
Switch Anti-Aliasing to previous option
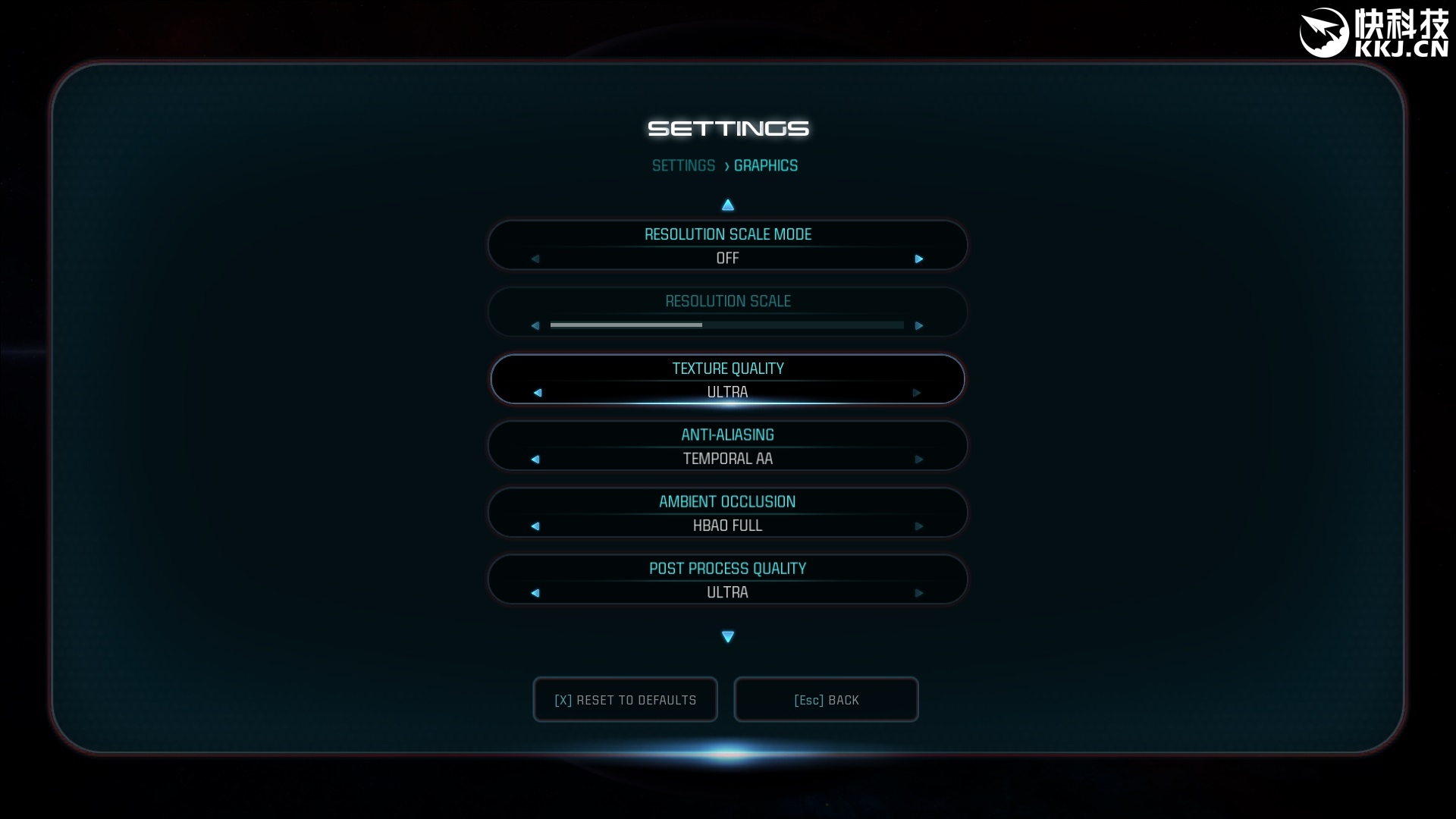click(x=535, y=460)
